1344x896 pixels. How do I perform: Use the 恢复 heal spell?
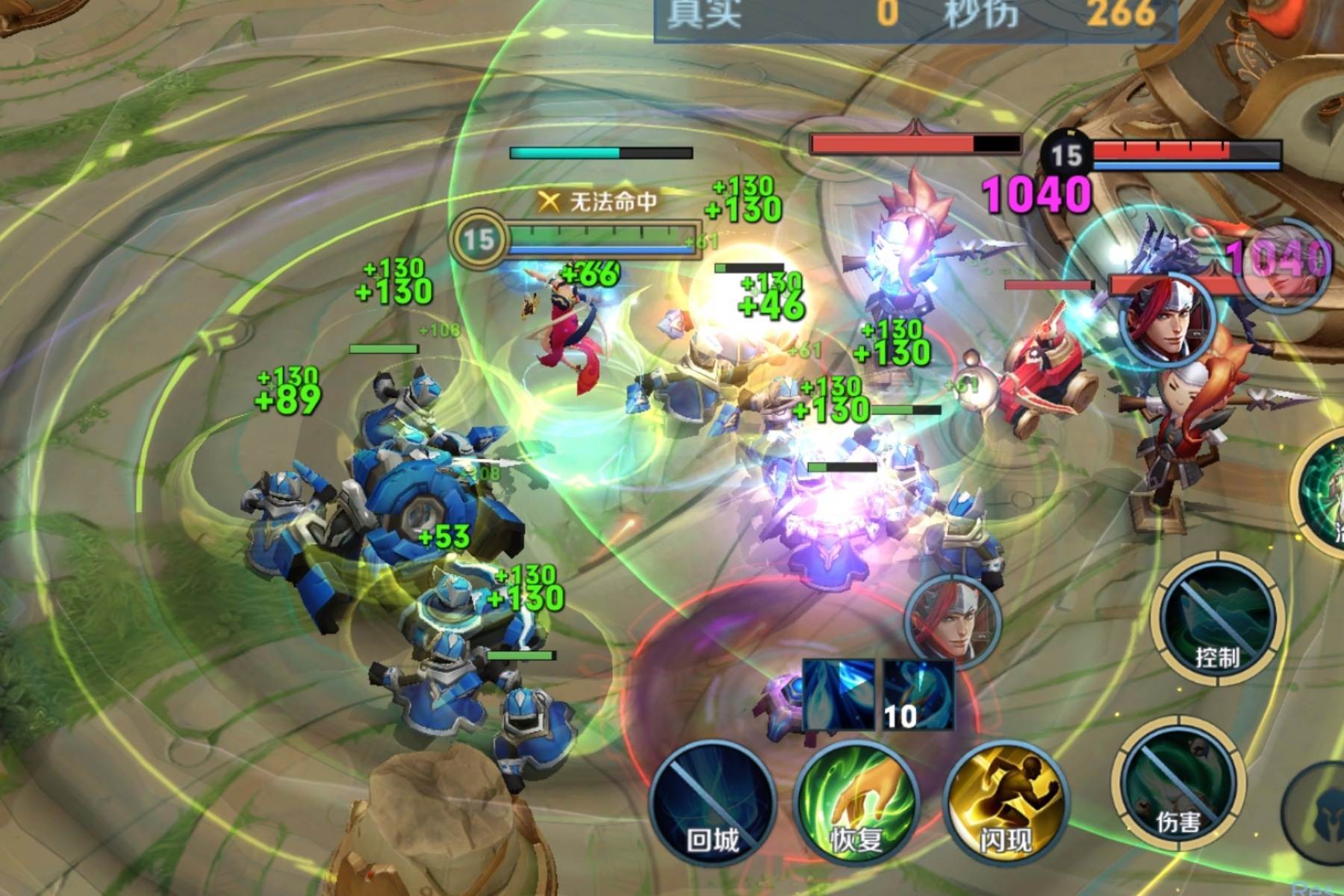[856, 803]
